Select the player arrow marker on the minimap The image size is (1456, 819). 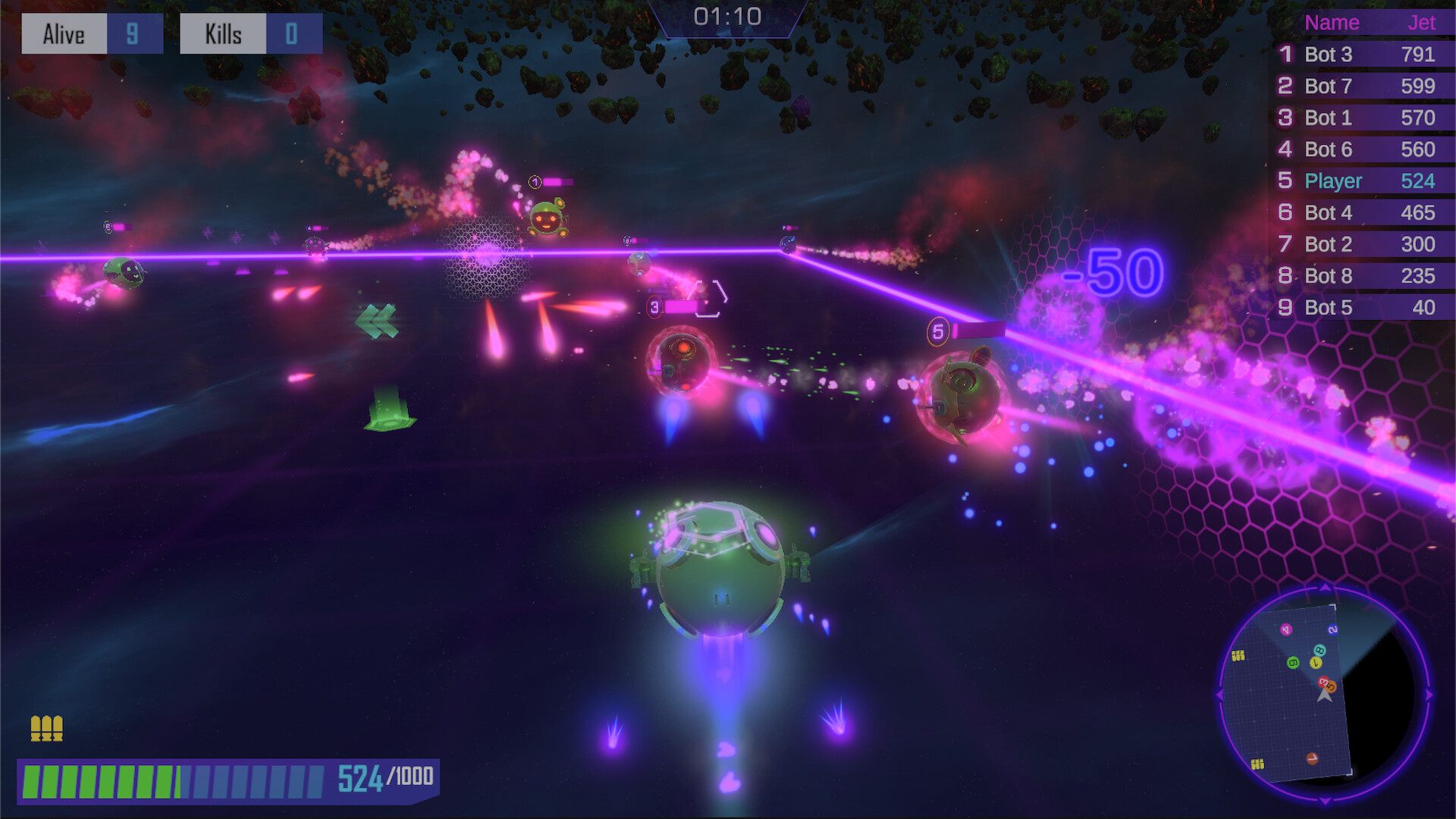pos(1325,697)
